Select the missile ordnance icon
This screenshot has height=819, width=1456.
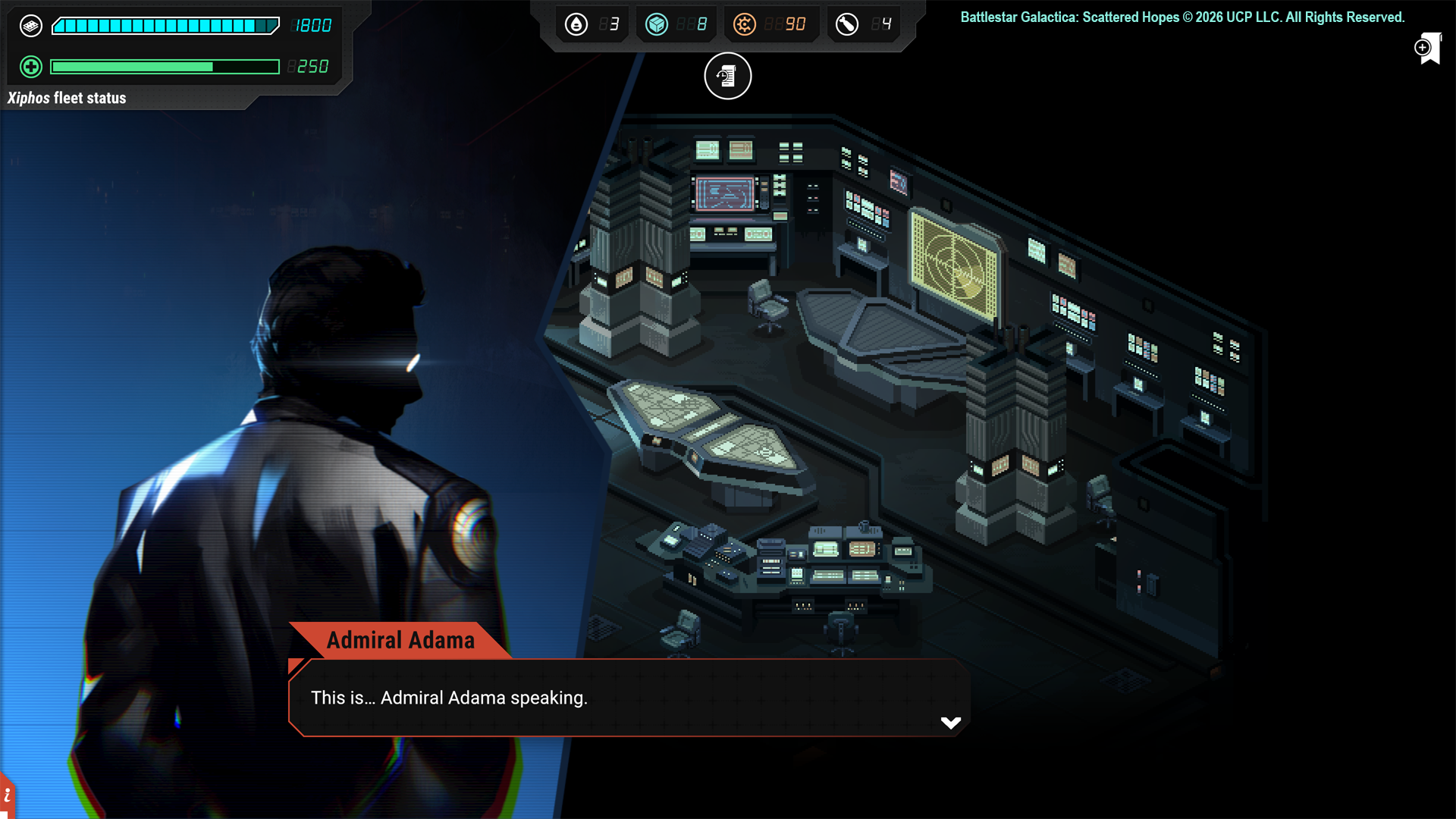847,24
